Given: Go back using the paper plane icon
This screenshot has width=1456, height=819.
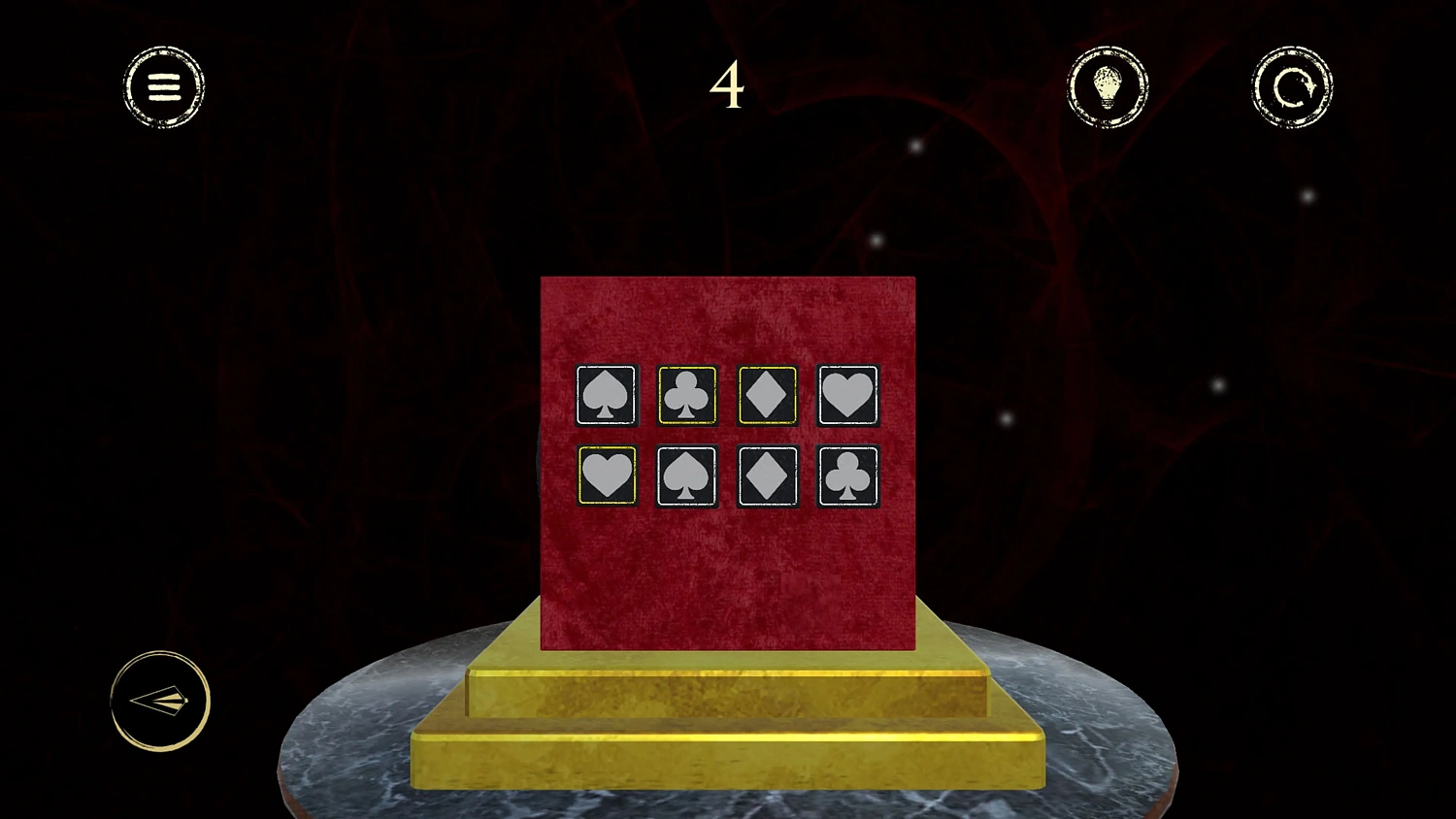Looking at the screenshot, I should point(161,701).
